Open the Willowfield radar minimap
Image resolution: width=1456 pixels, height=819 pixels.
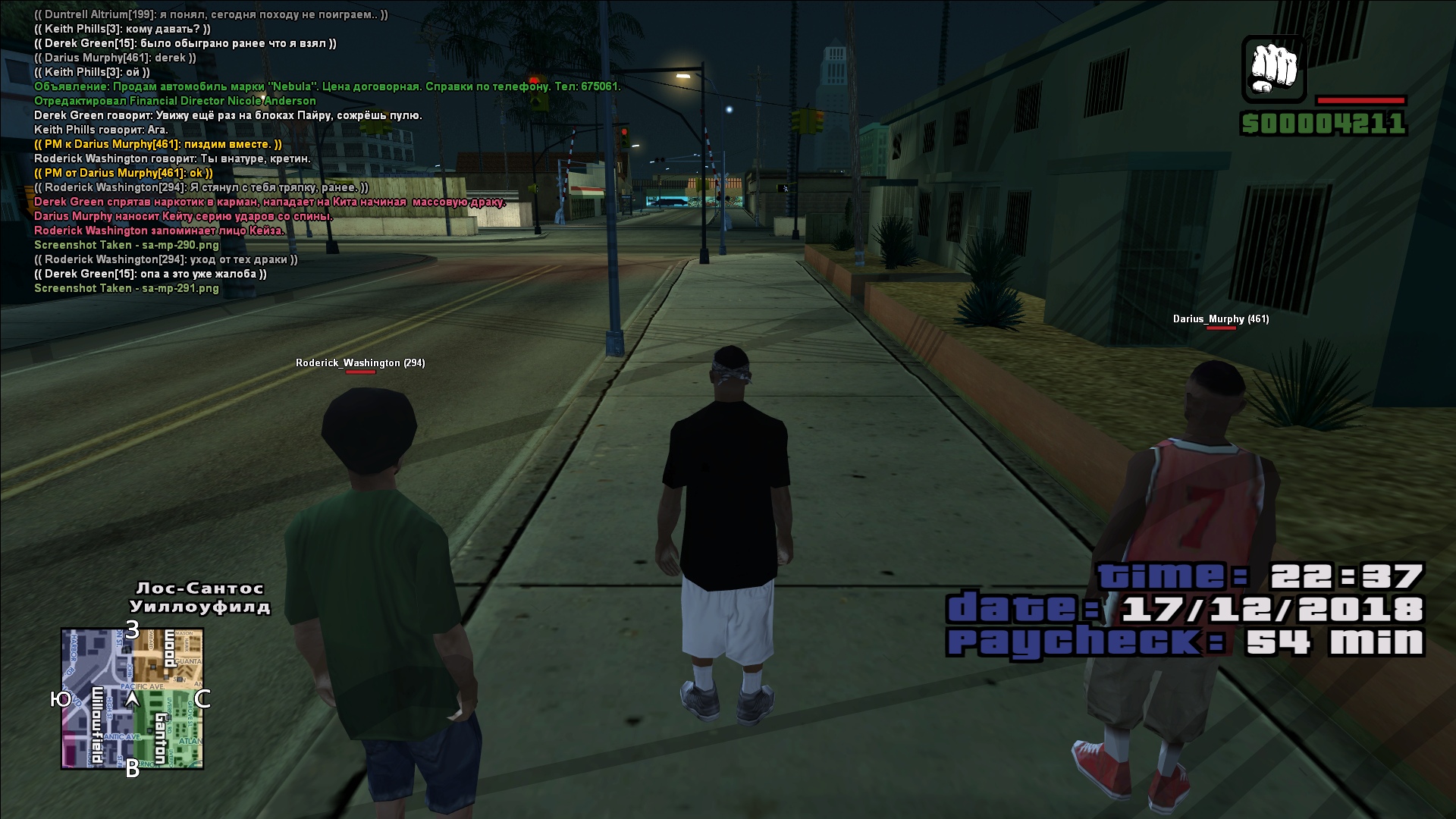[132, 698]
